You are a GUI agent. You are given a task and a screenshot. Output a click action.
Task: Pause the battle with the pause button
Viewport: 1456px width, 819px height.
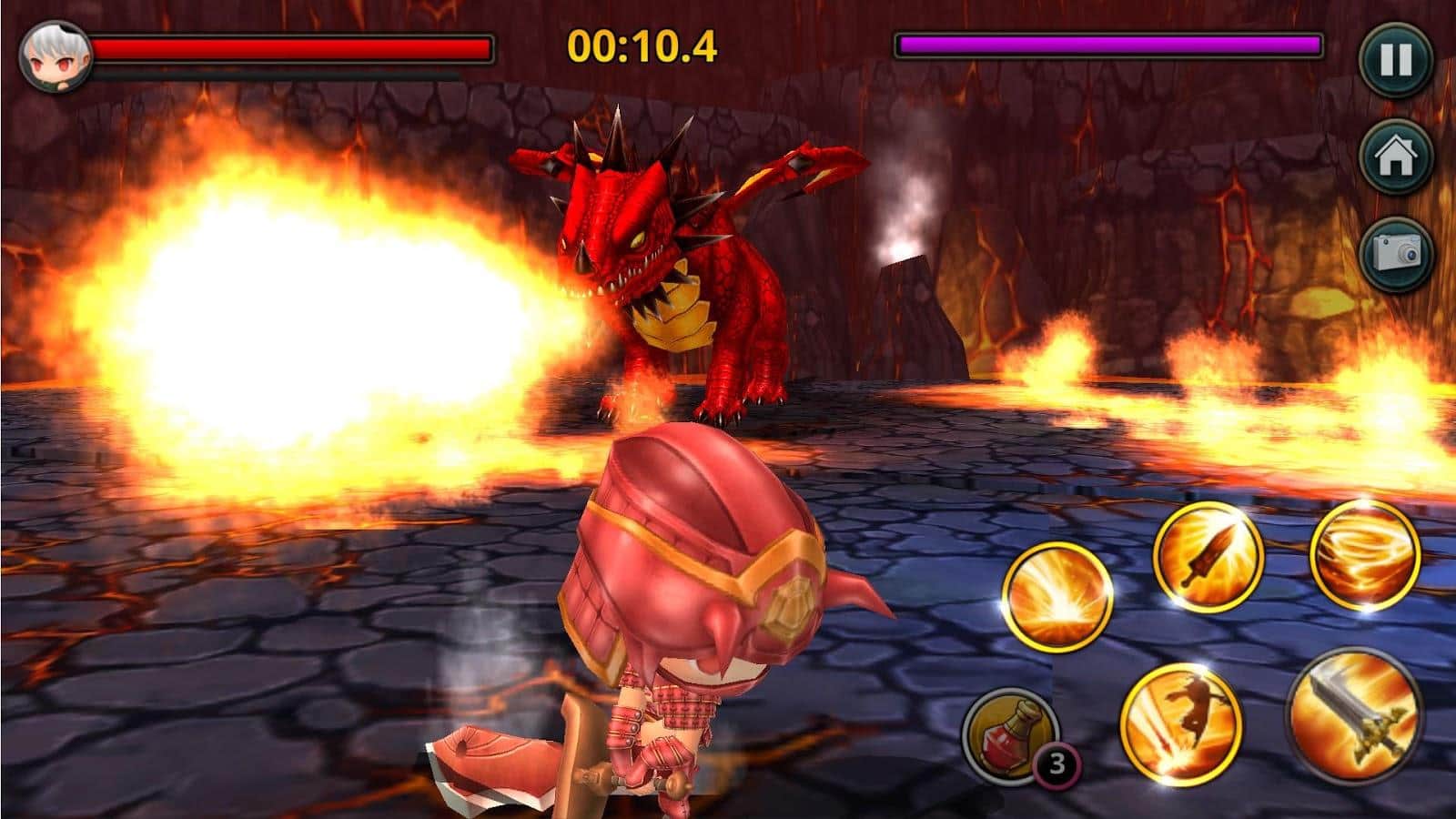1396,60
